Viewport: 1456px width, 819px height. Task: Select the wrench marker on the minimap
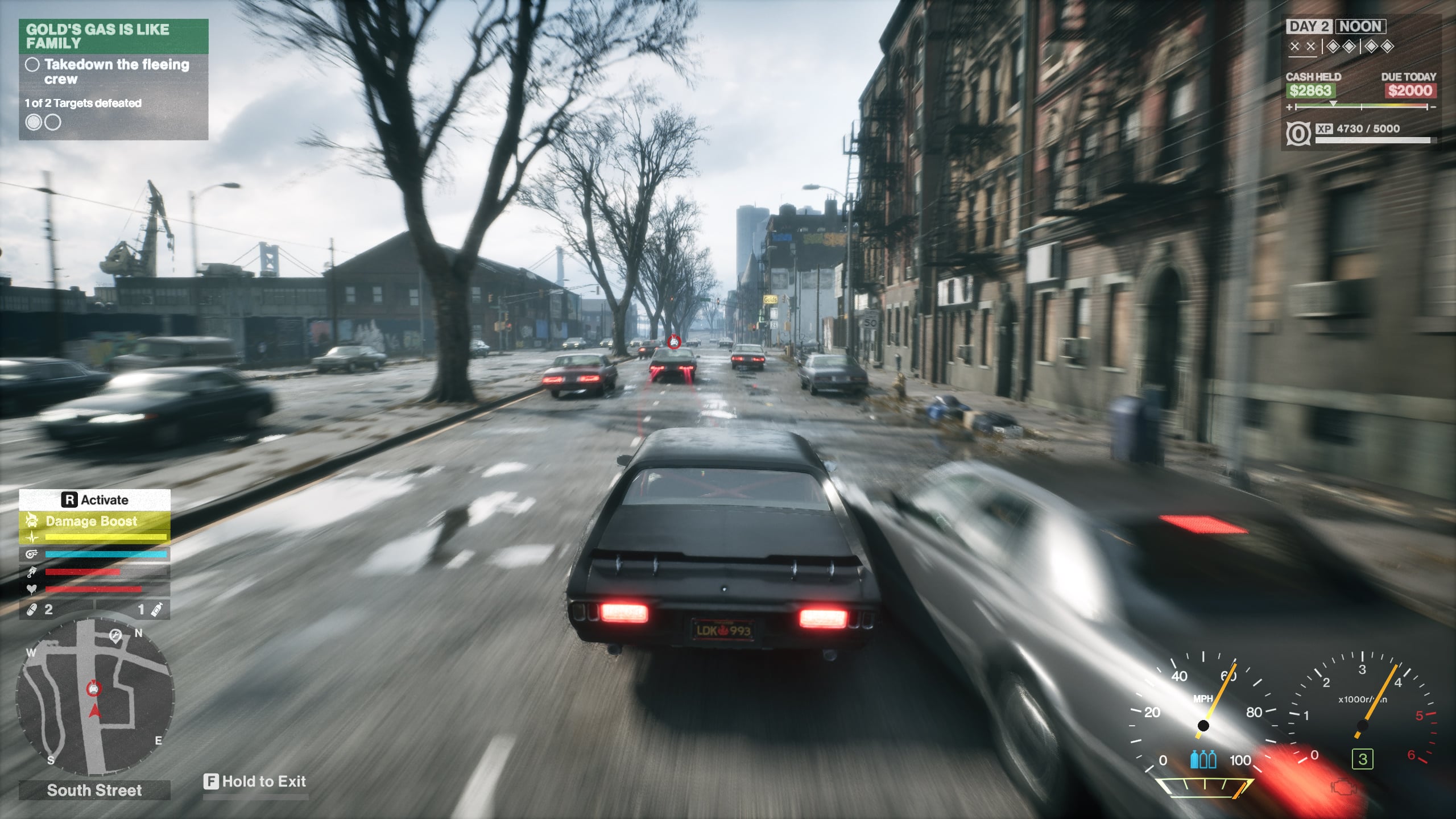click(x=115, y=635)
